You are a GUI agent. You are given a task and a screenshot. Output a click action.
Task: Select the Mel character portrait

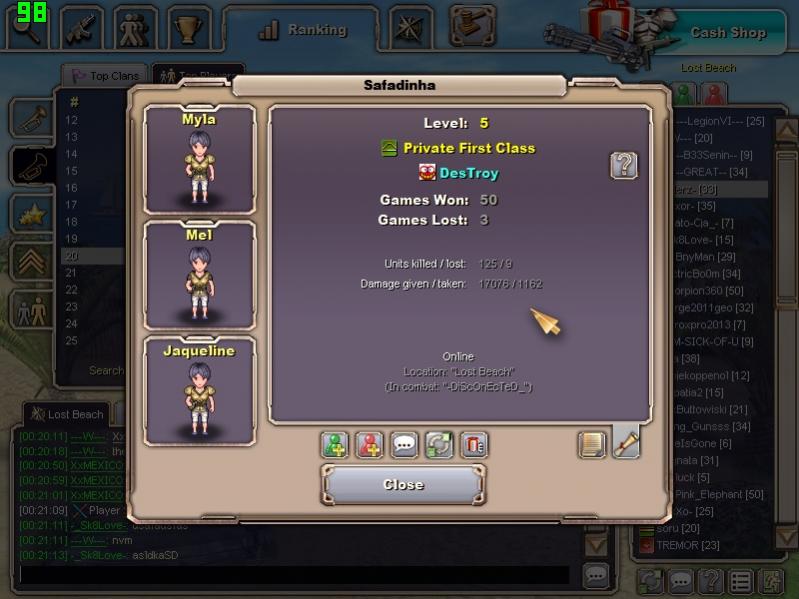tap(199, 274)
